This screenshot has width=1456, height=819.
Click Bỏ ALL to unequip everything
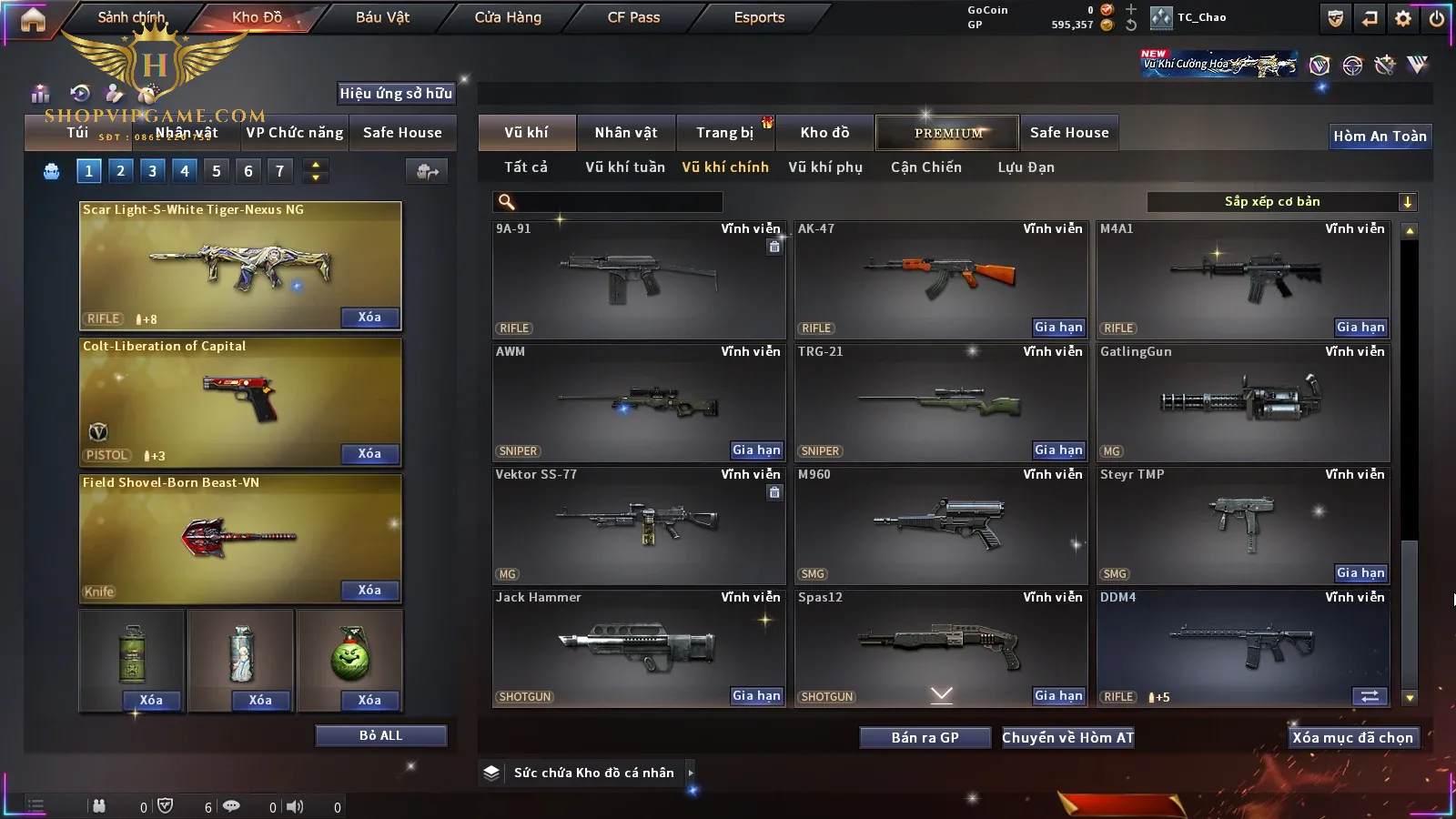380,736
